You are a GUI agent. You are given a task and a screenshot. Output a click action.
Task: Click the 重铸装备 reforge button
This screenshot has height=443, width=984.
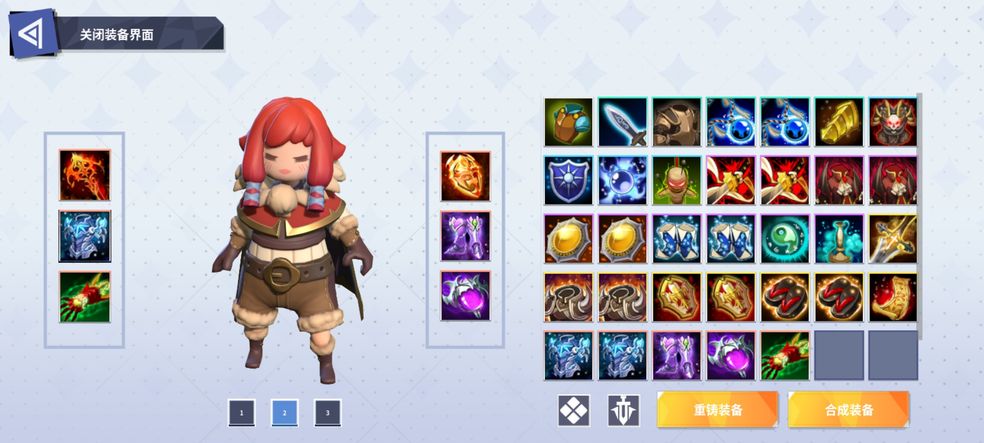pos(717,410)
